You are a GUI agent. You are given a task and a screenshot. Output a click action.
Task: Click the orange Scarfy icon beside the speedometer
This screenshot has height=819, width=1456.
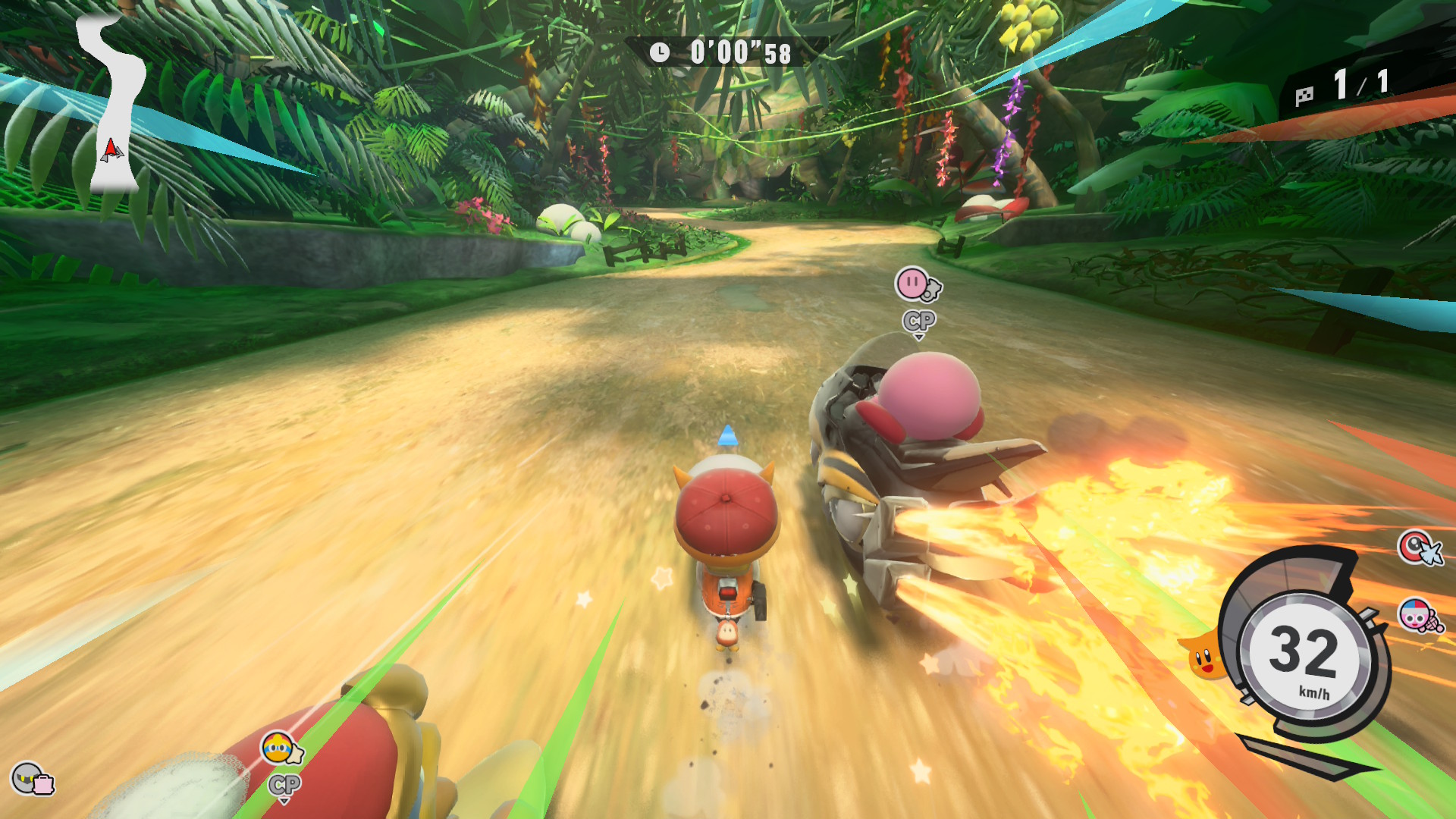[x=1203, y=657]
